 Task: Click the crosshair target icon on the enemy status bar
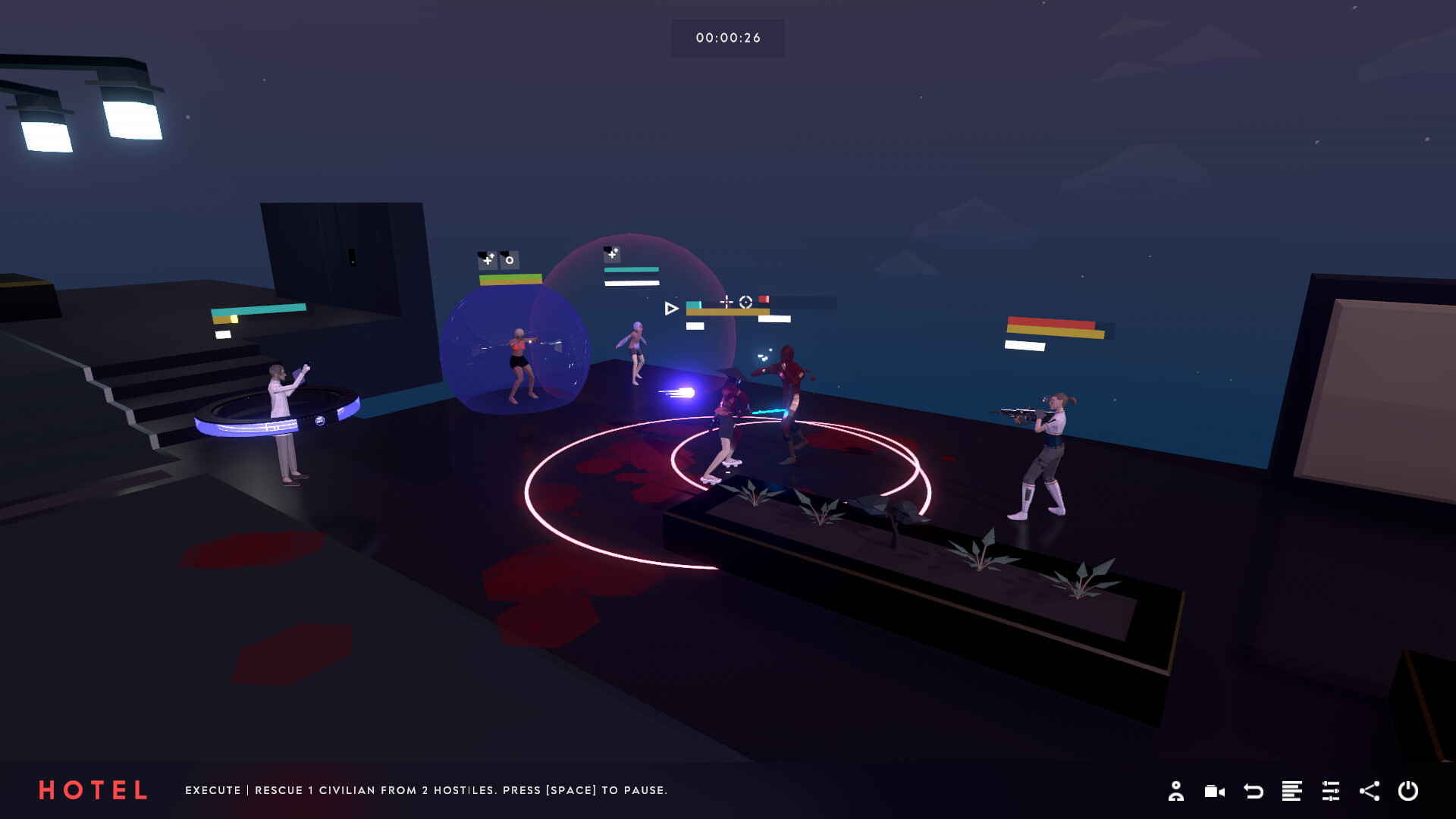[746, 302]
